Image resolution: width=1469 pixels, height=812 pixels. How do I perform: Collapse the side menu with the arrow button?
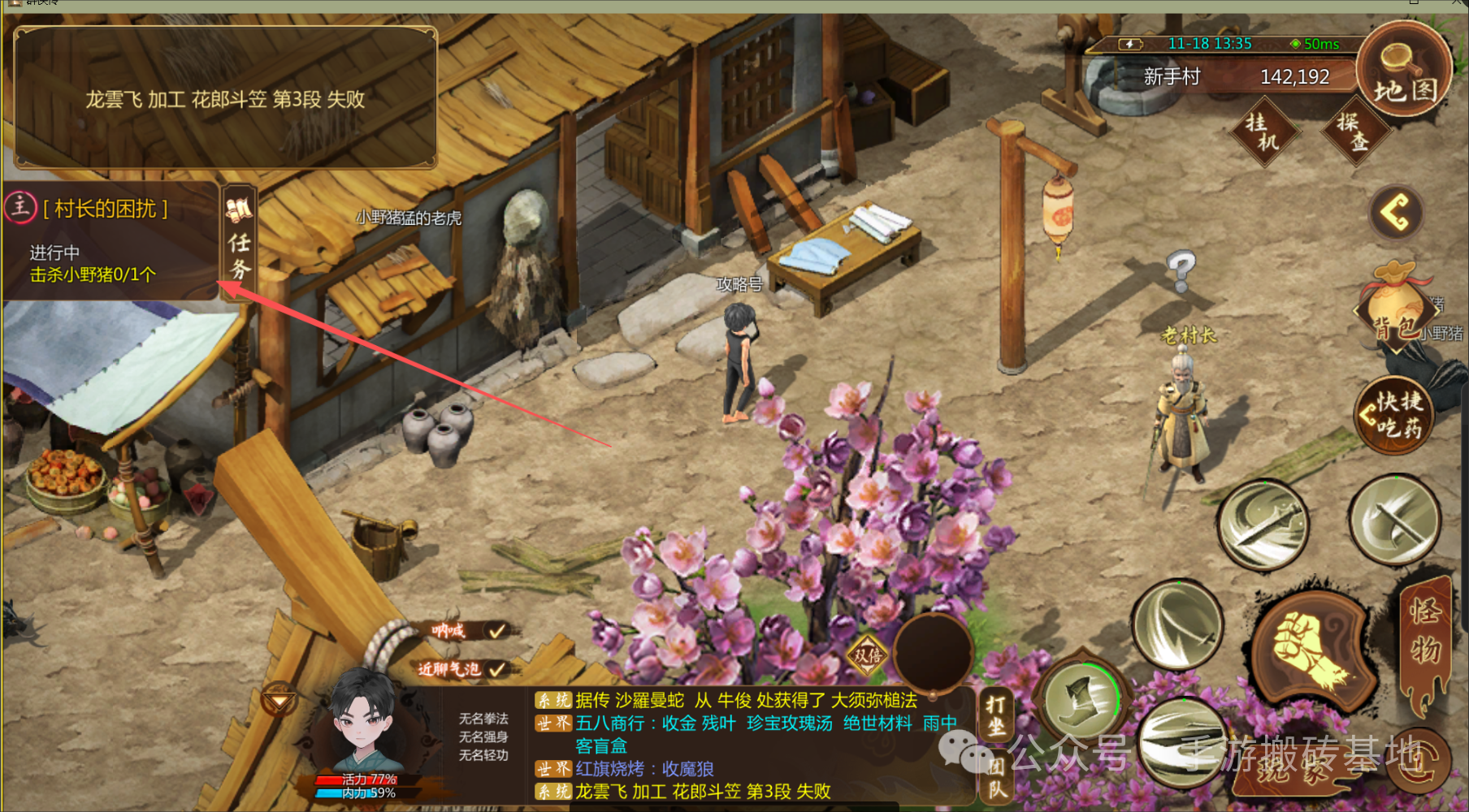(1395, 214)
